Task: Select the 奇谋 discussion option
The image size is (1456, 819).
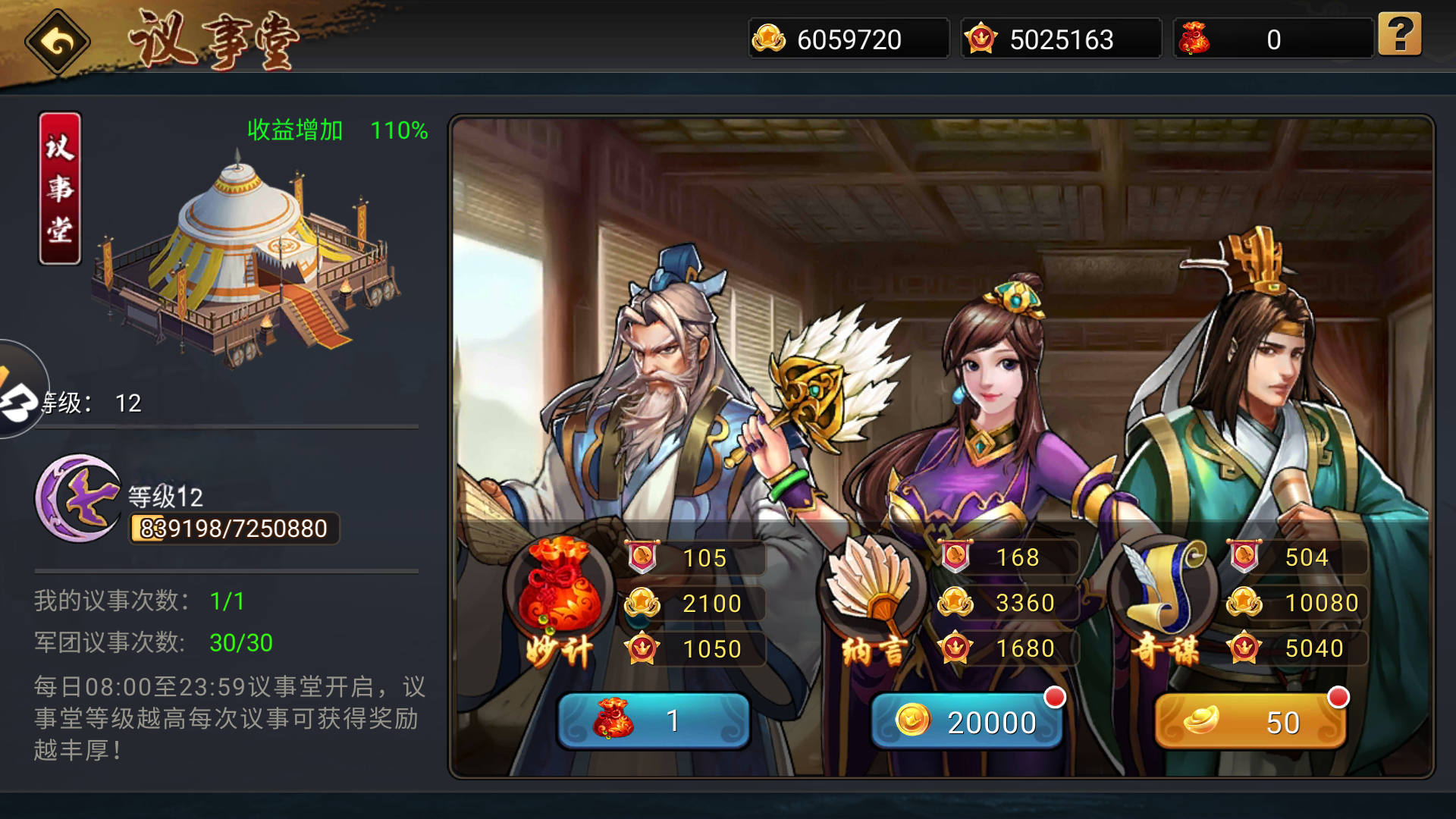Action: pyautogui.click(x=1250, y=722)
